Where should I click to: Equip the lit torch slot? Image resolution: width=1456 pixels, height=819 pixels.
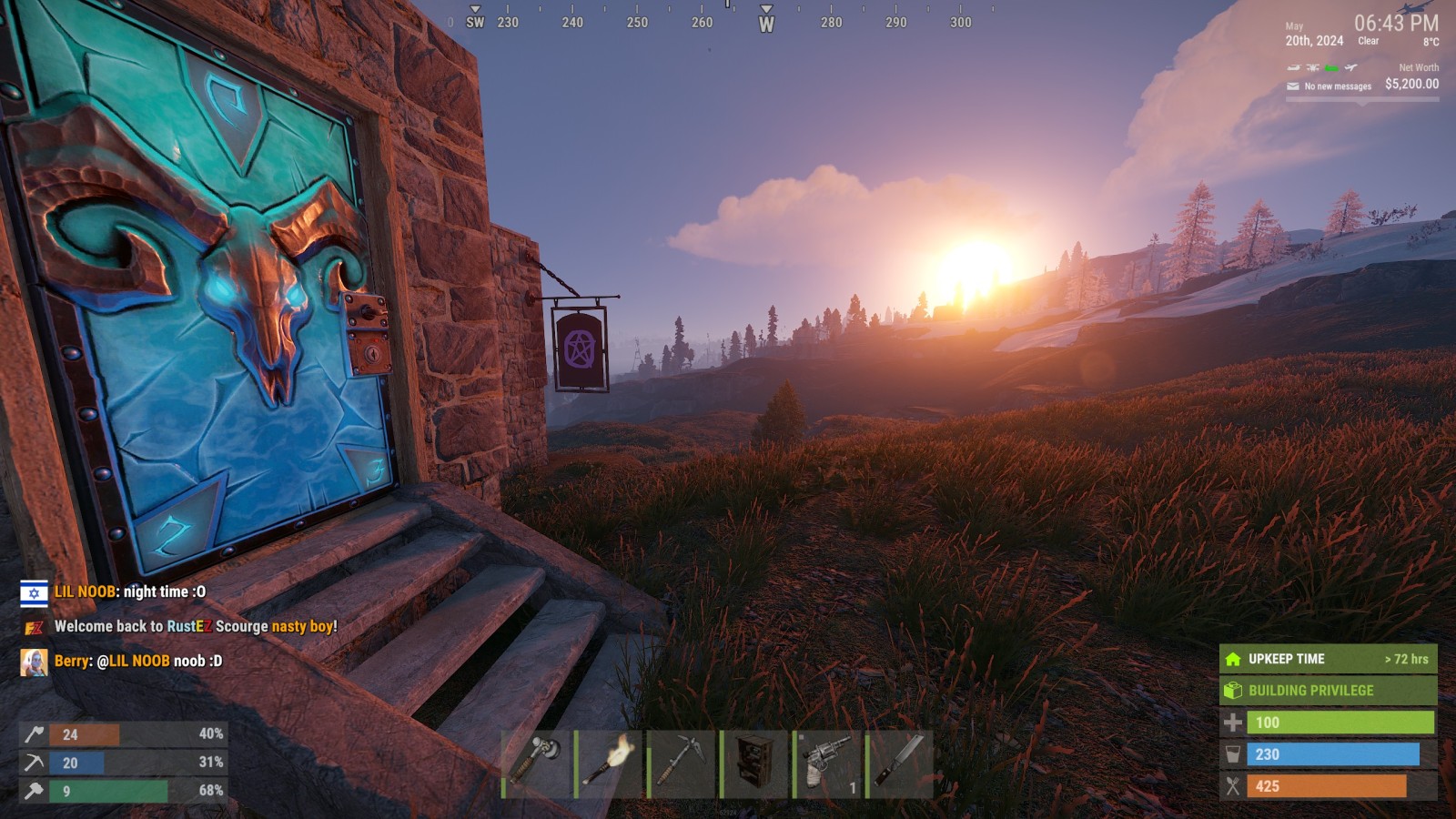[610, 763]
